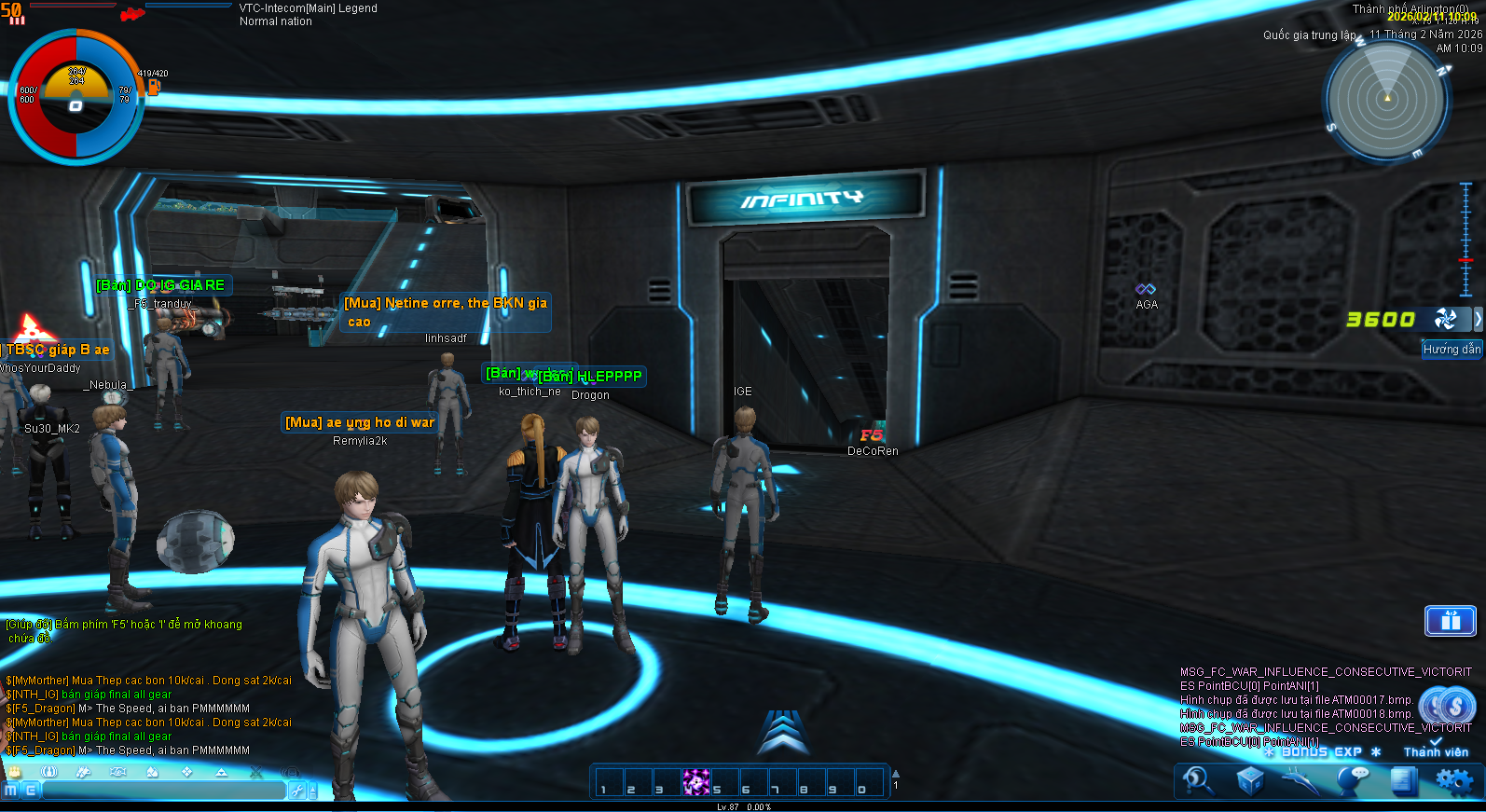Open the gear settings menu
This screenshot has width=1486, height=812.
coord(1454,780)
